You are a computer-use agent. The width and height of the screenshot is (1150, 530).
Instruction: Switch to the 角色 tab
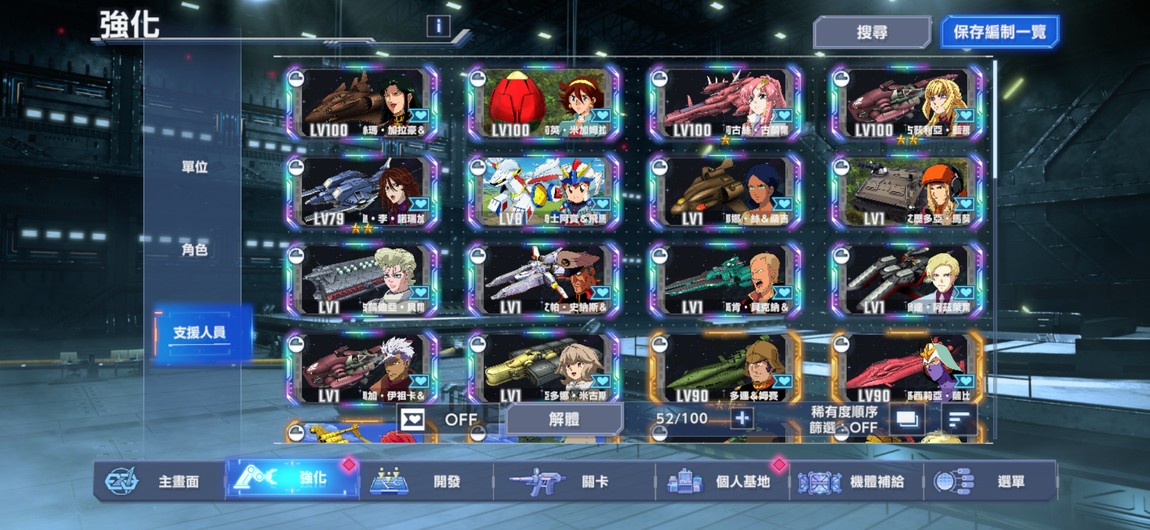click(x=194, y=250)
